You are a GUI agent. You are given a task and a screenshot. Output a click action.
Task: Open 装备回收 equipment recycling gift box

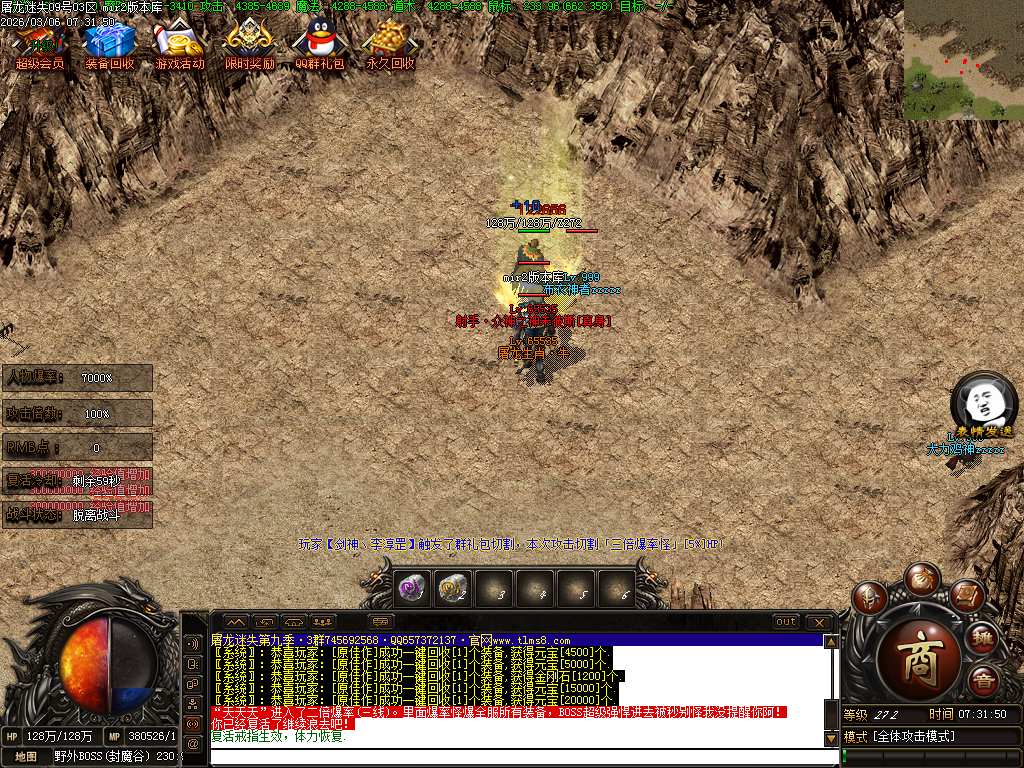[x=109, y=46]
